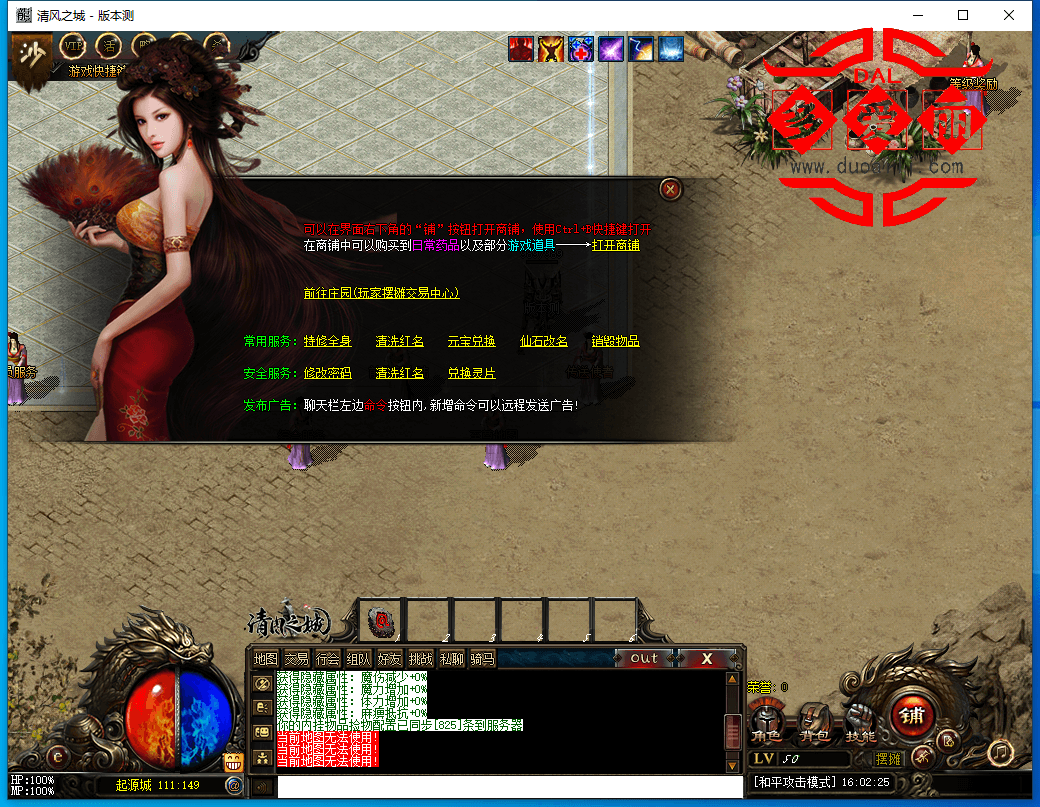1040x807 pixels.
Task: Click the VIP icon in the top bar
Action: [x=73, y=46]
